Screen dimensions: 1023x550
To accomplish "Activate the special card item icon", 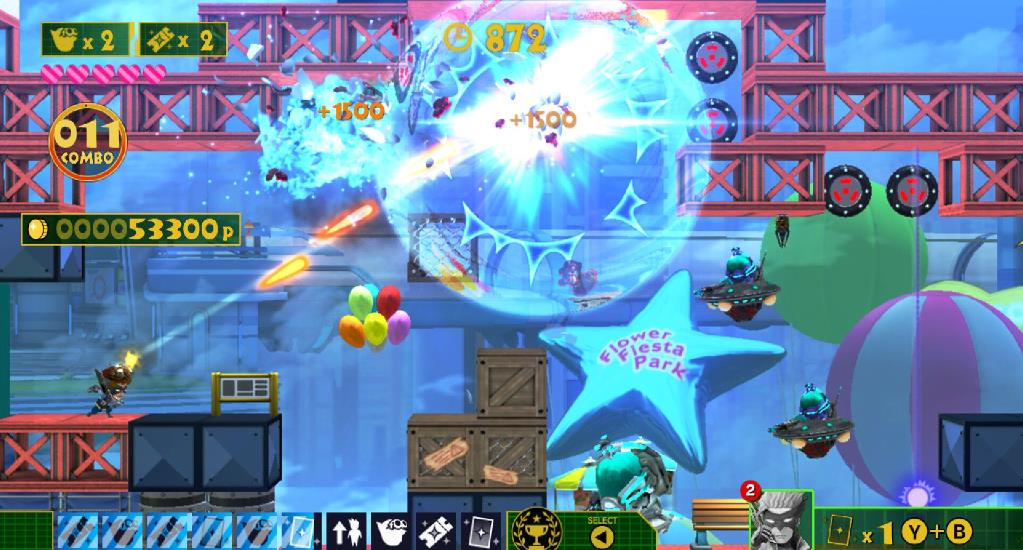I will tap(841, 530).
